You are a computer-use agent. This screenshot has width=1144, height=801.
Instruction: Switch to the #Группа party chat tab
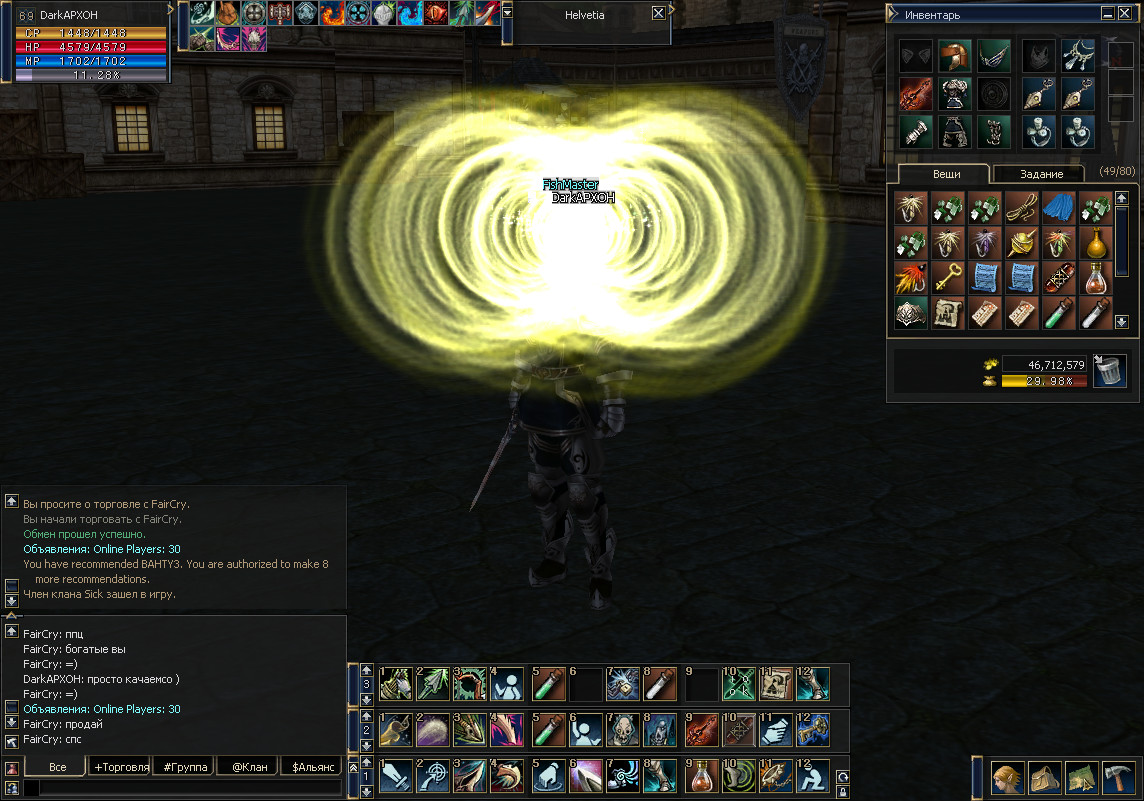coord(185,767)
